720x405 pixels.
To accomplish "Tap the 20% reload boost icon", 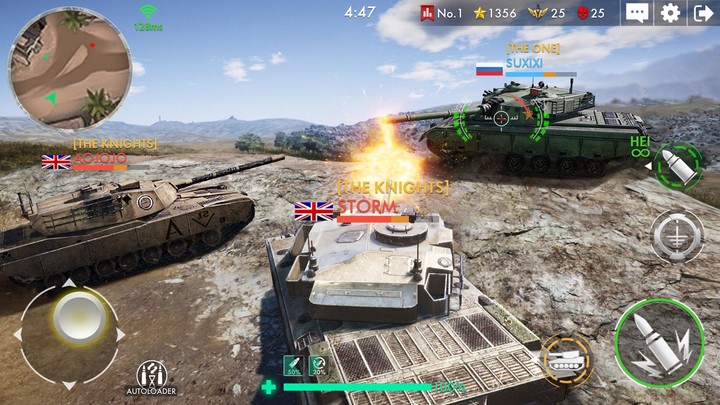I will click(x=317, y=366).
